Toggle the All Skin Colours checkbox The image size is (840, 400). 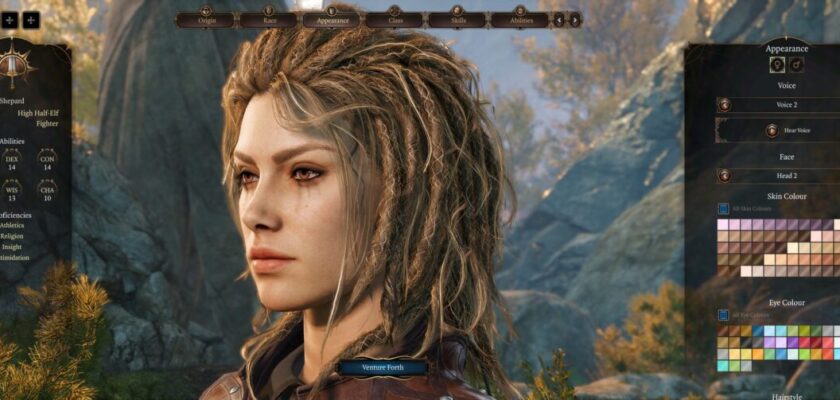pyautogui.click(x=723, y=209)
